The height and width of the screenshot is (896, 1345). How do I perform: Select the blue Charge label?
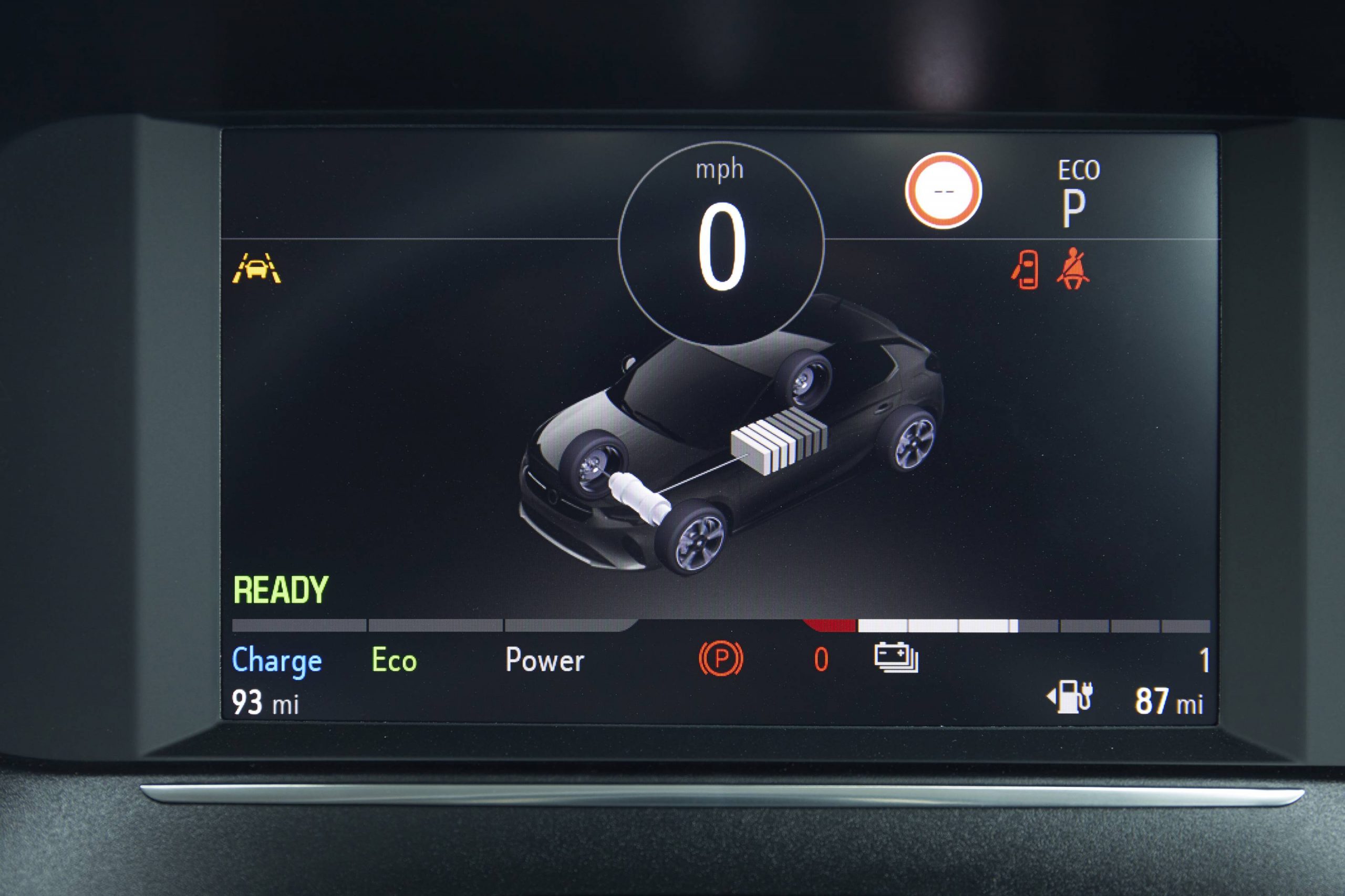coord(277,661)
